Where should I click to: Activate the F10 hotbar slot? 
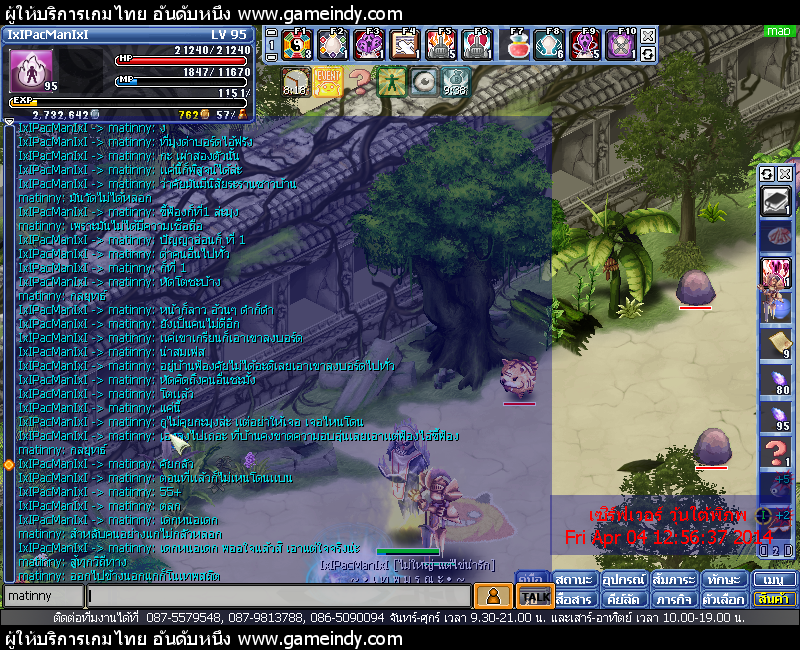tap(621, 45)
